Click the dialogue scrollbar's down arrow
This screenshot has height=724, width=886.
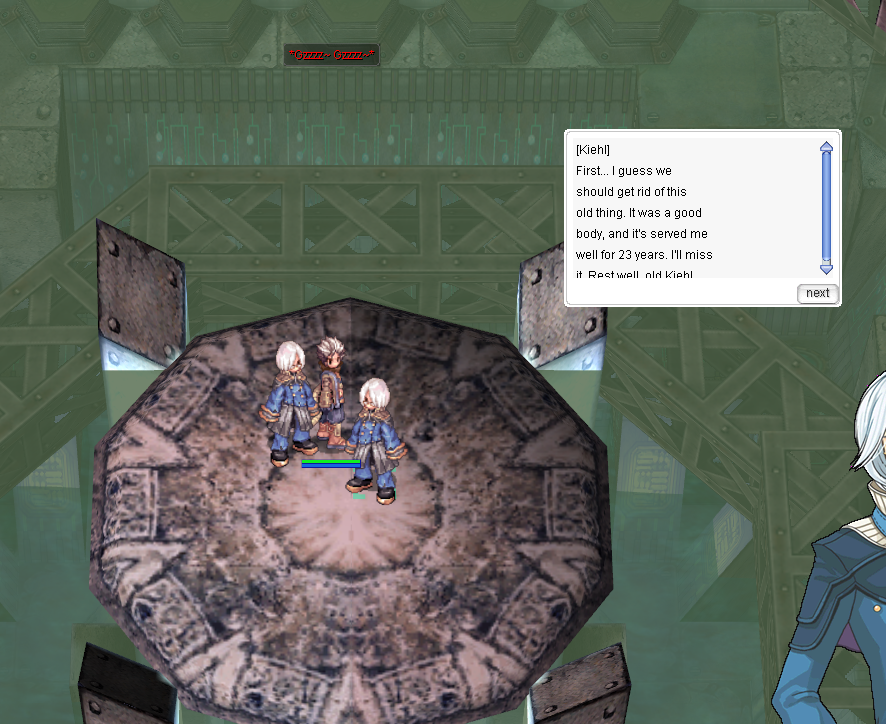[x=826, y=268]
